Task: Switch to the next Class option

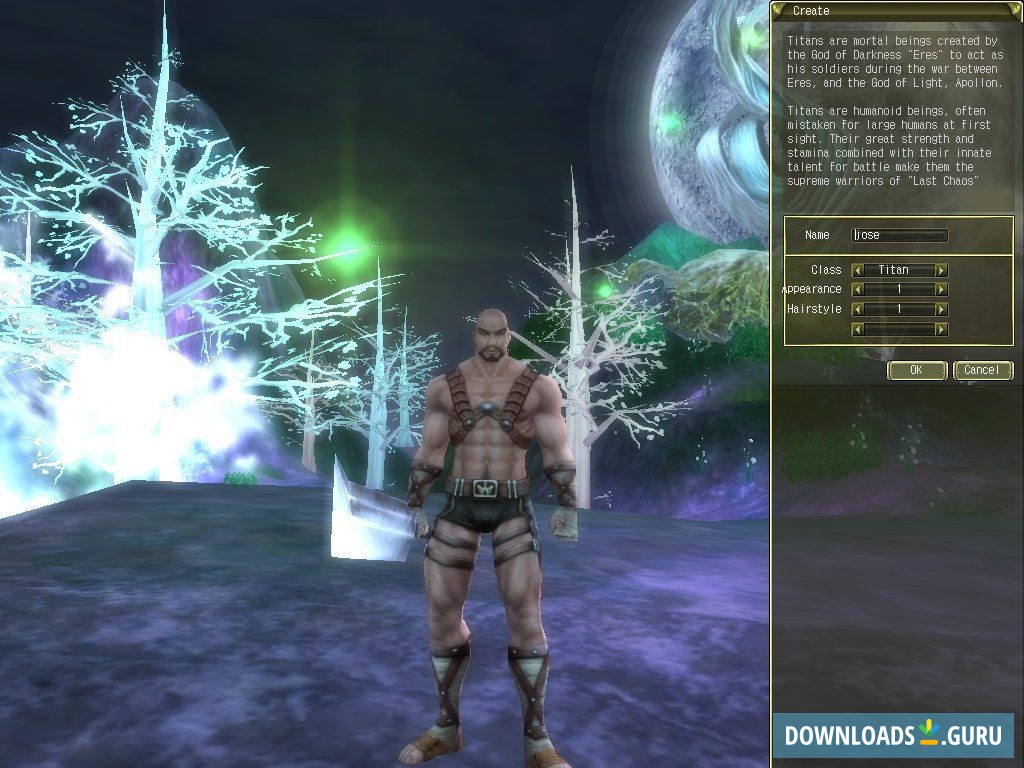Action: pos(941,270)
